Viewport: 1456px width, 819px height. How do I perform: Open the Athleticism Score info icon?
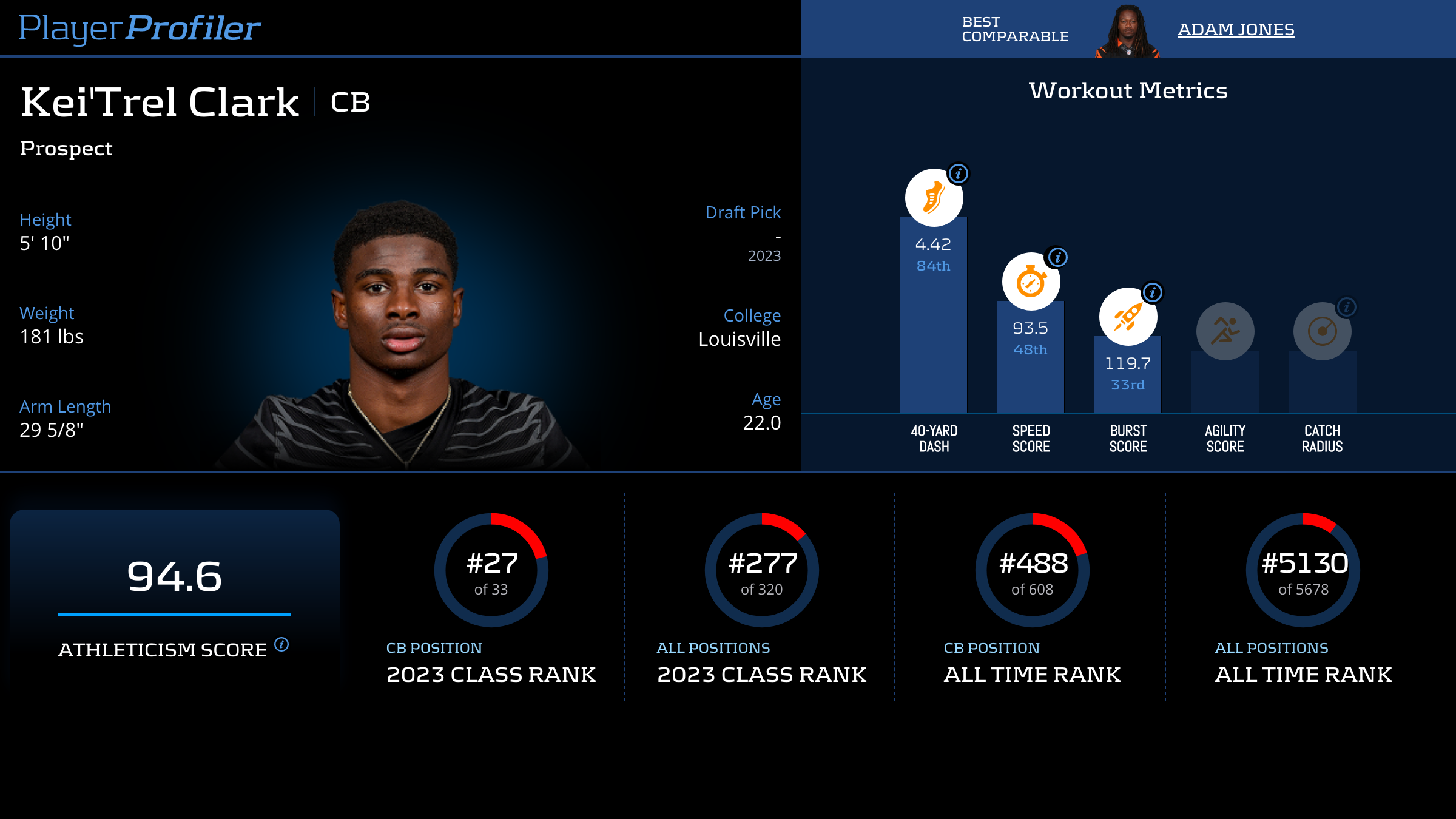281,644
